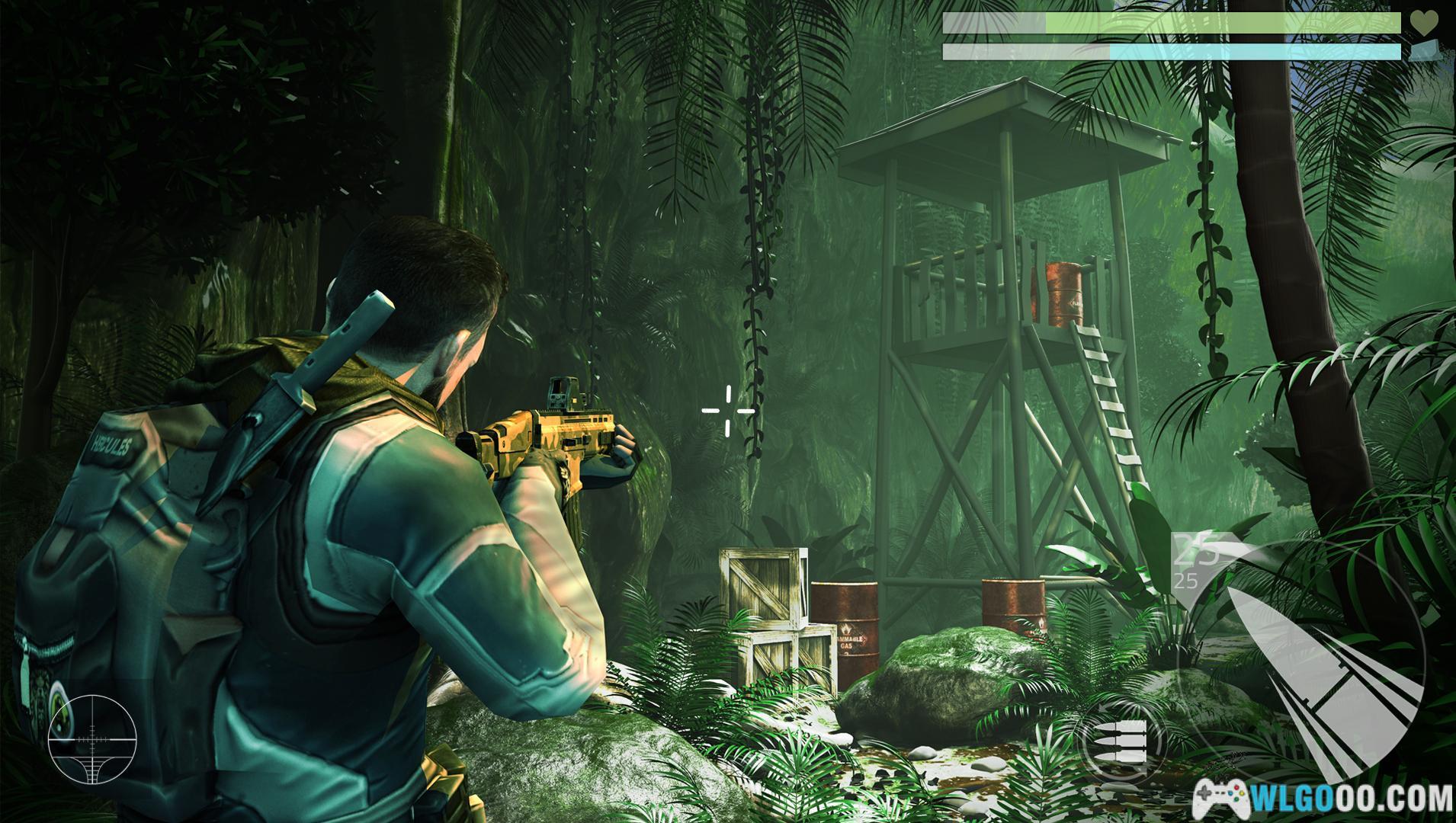The height and width of the screenshot is (823, 1456).
Task: Tap the sniper scope aim button
Action: (91, 738)
